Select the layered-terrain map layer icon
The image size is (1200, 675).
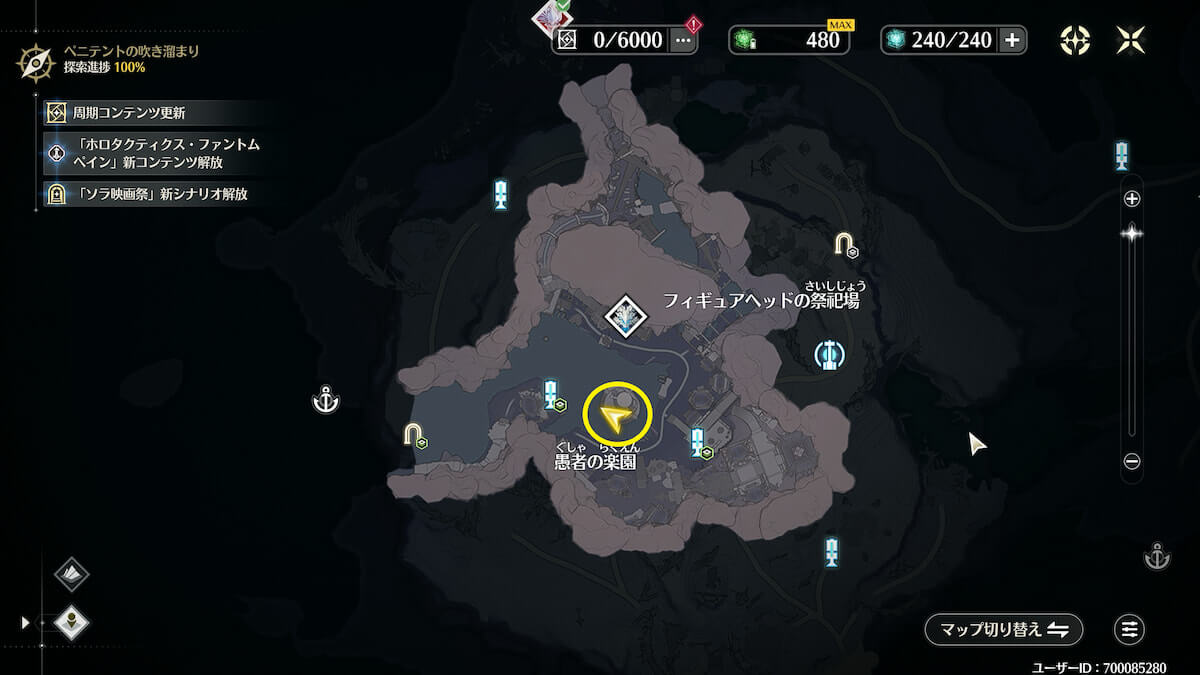71,574
